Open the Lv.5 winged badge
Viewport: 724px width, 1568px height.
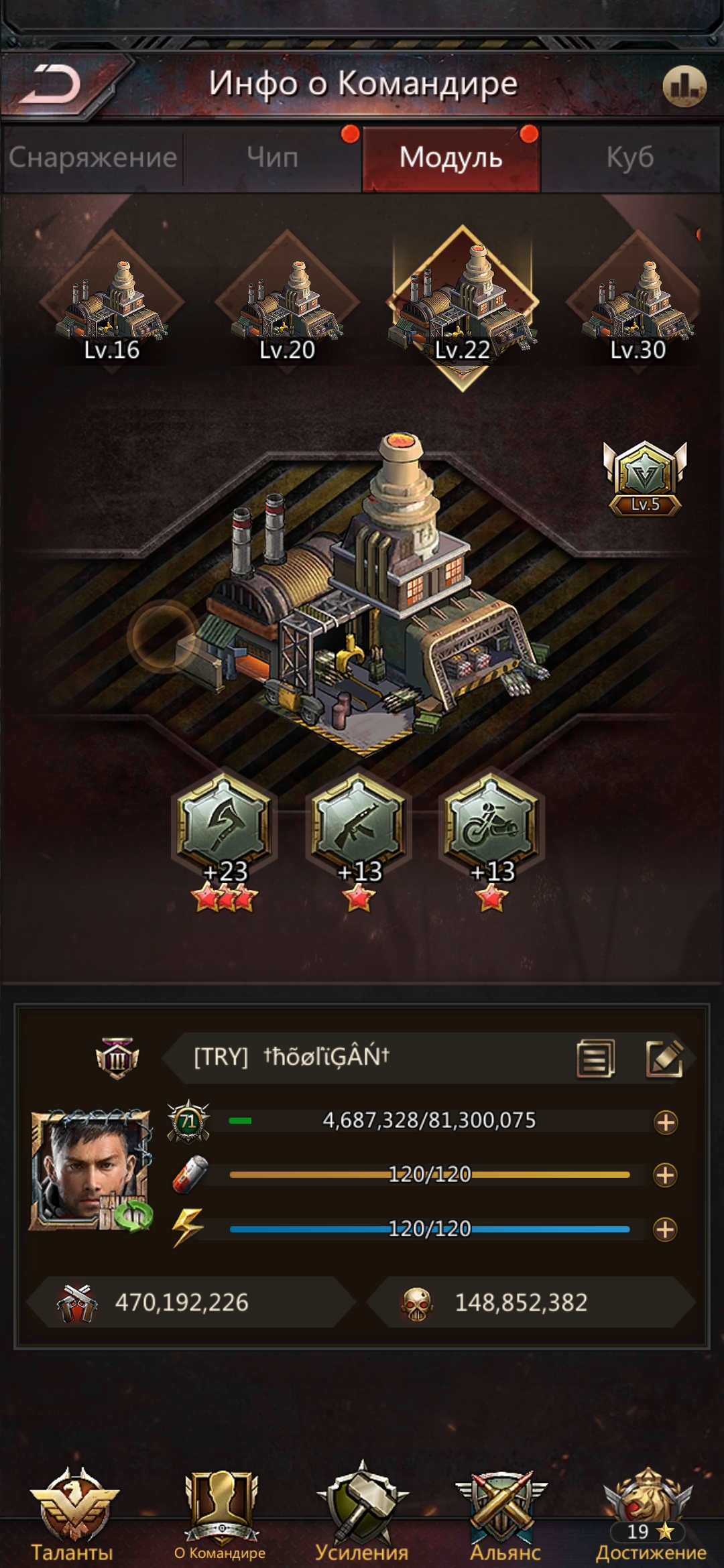[x=645, y=477]
